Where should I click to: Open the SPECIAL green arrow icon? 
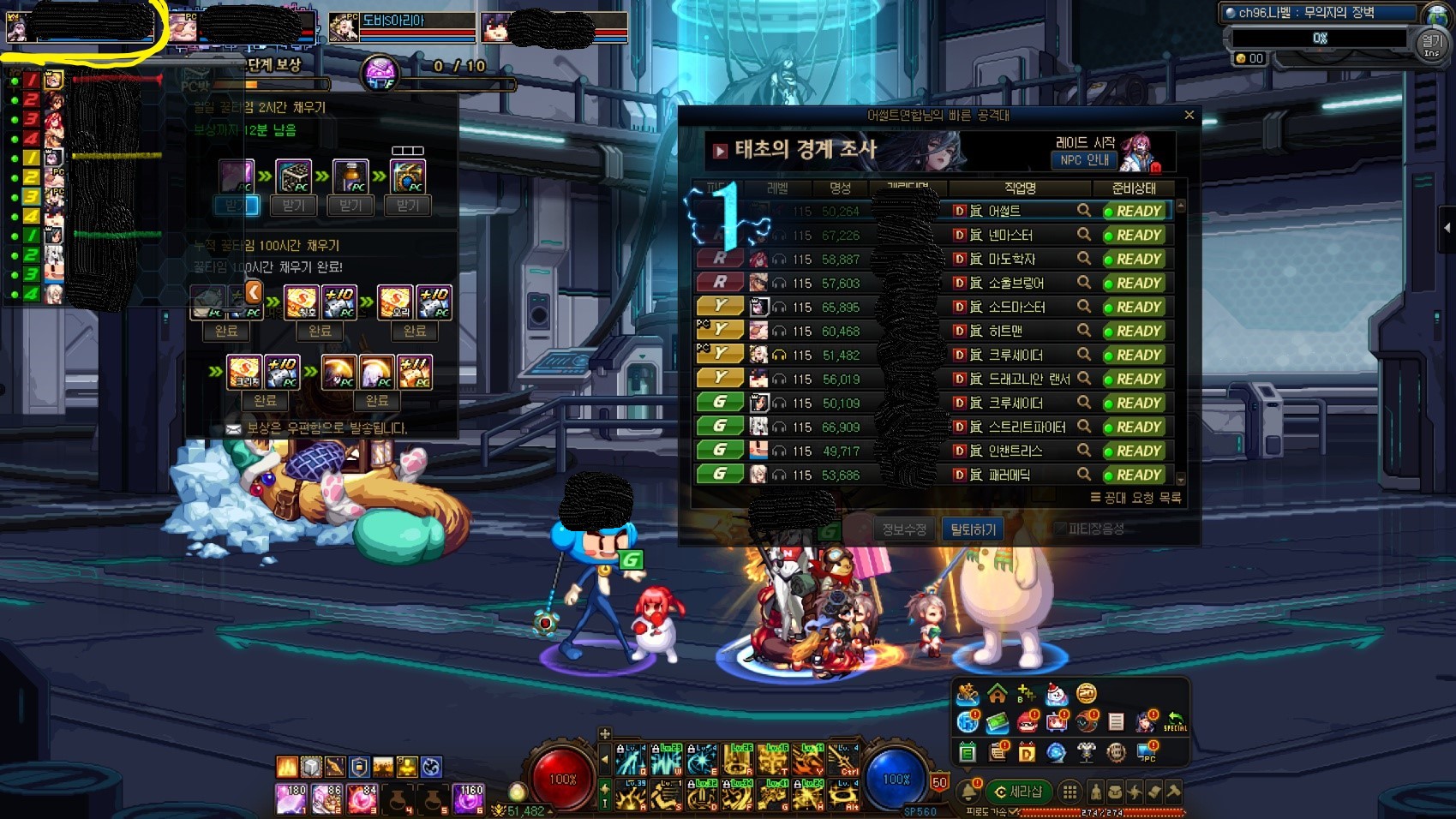1175,723
